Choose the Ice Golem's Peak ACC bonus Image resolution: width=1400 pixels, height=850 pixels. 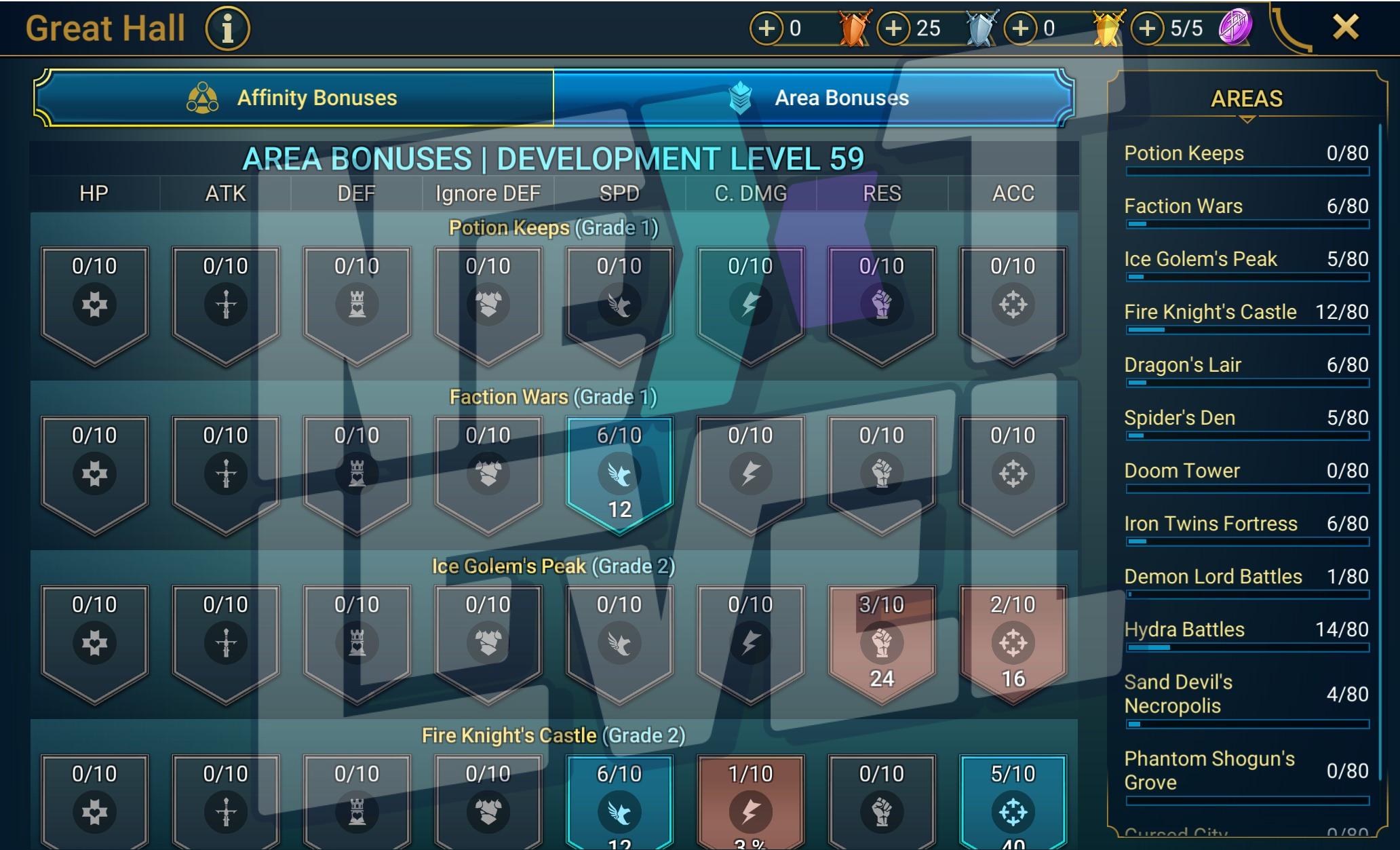coord(1013,642)
